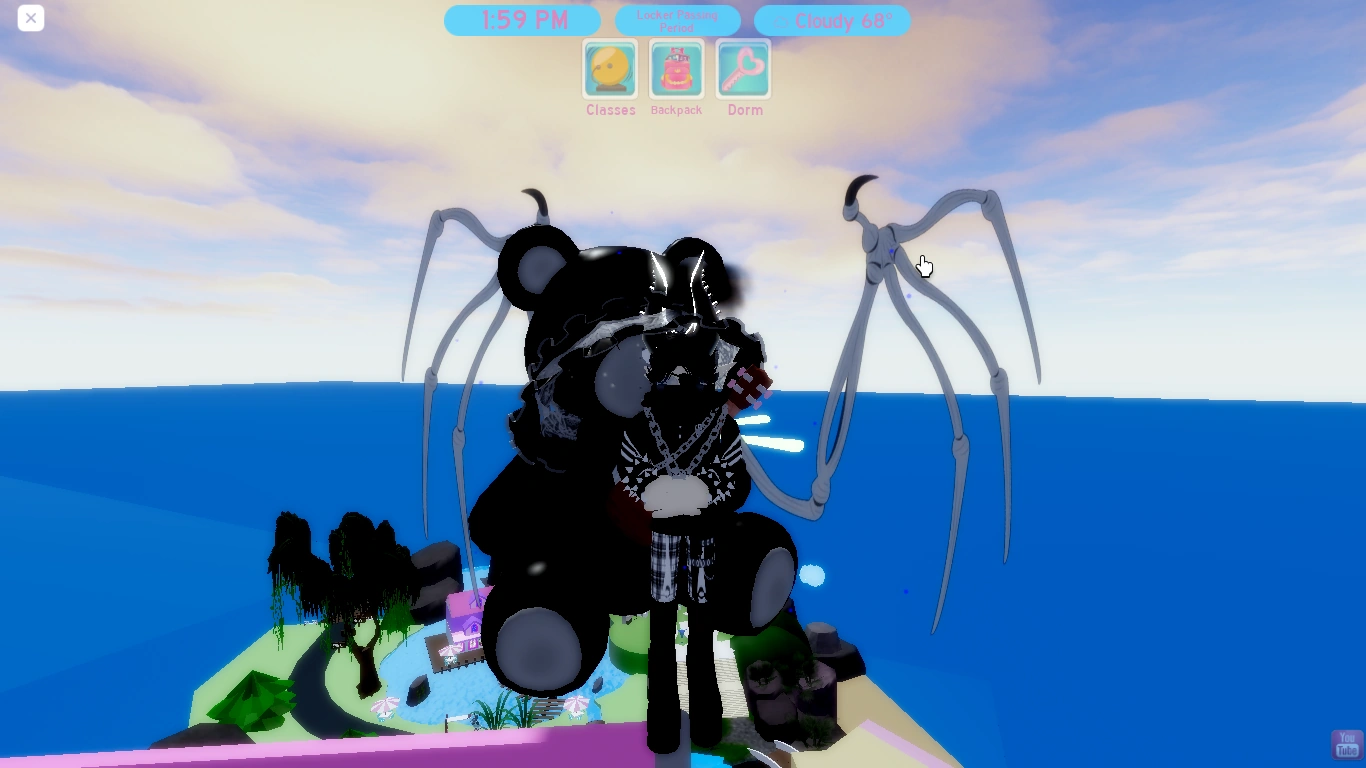The width and height of the screenshot is (1366, 768).
Task: Select the pink backpack graphic above the Backpack label
Action: 676,68
